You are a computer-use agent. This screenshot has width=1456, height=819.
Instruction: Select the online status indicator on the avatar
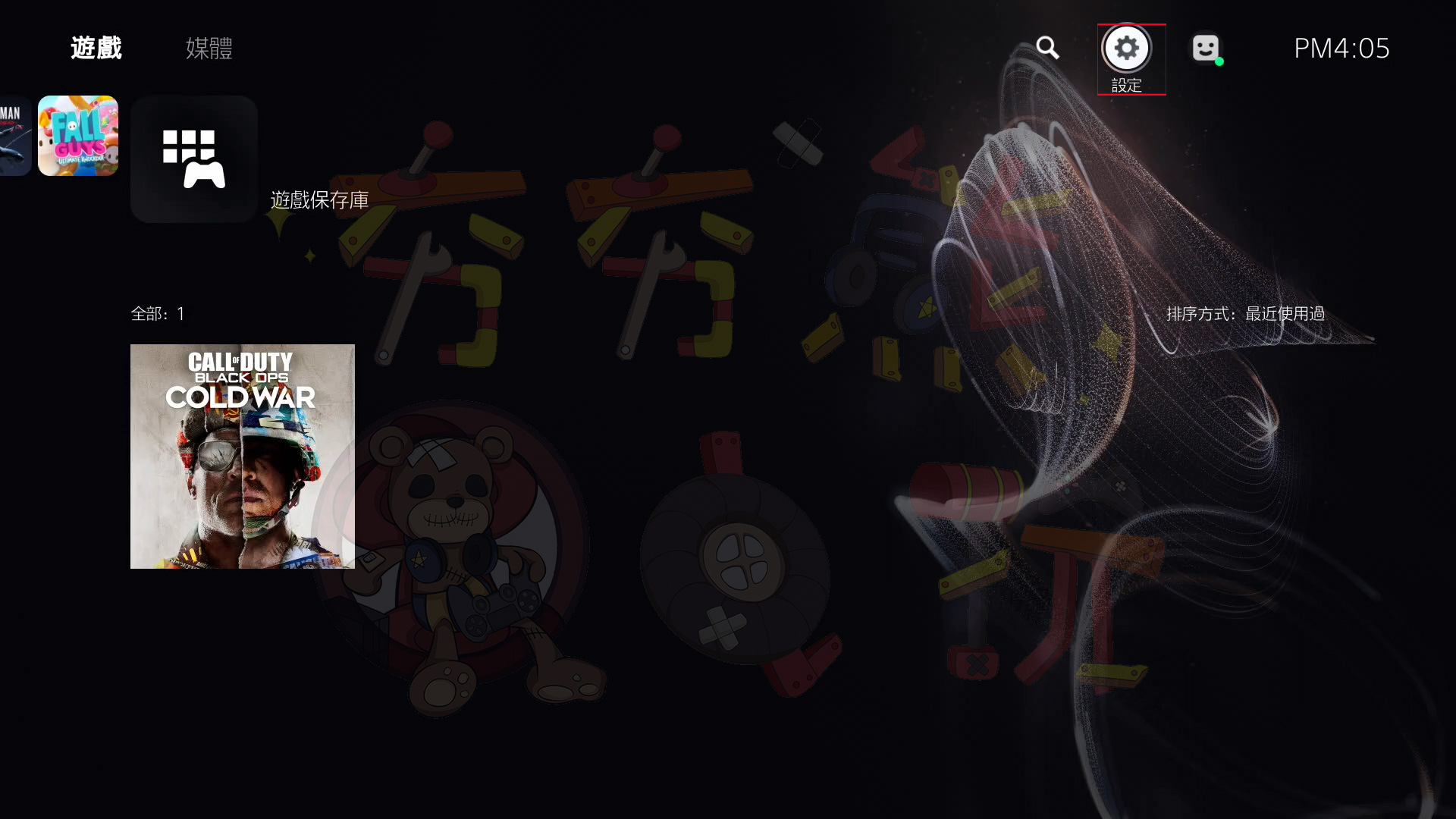[x=1219, y=61]
